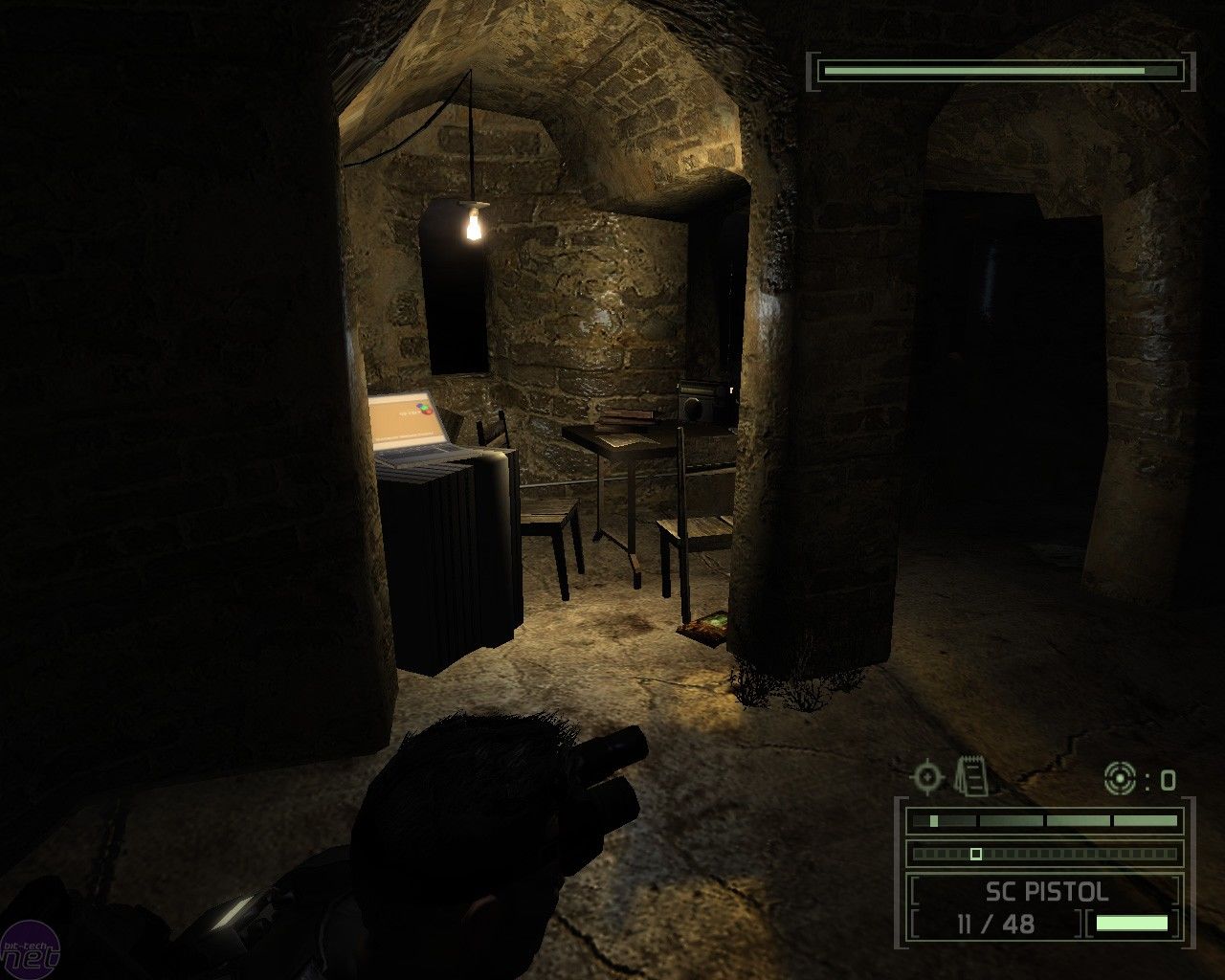Screen dimensions: 1225x980
Task: Select the SC PISTOL weapon label
Action: 1047,892
